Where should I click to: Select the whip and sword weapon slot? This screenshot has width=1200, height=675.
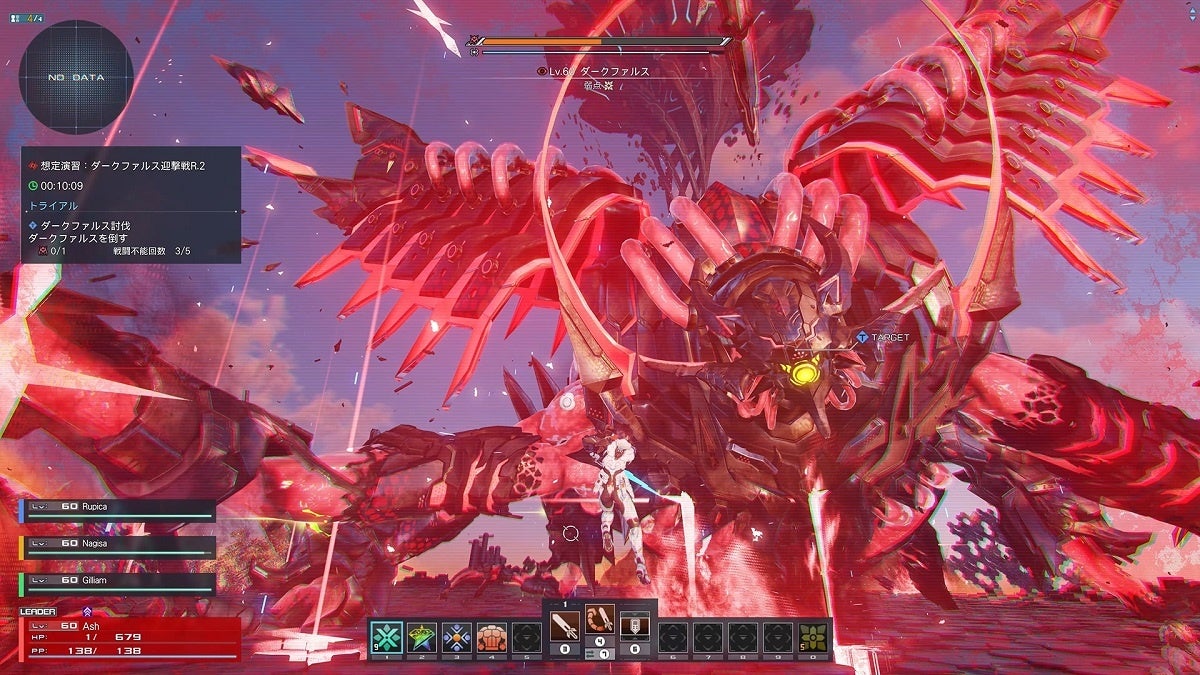(x=599, y=627)
